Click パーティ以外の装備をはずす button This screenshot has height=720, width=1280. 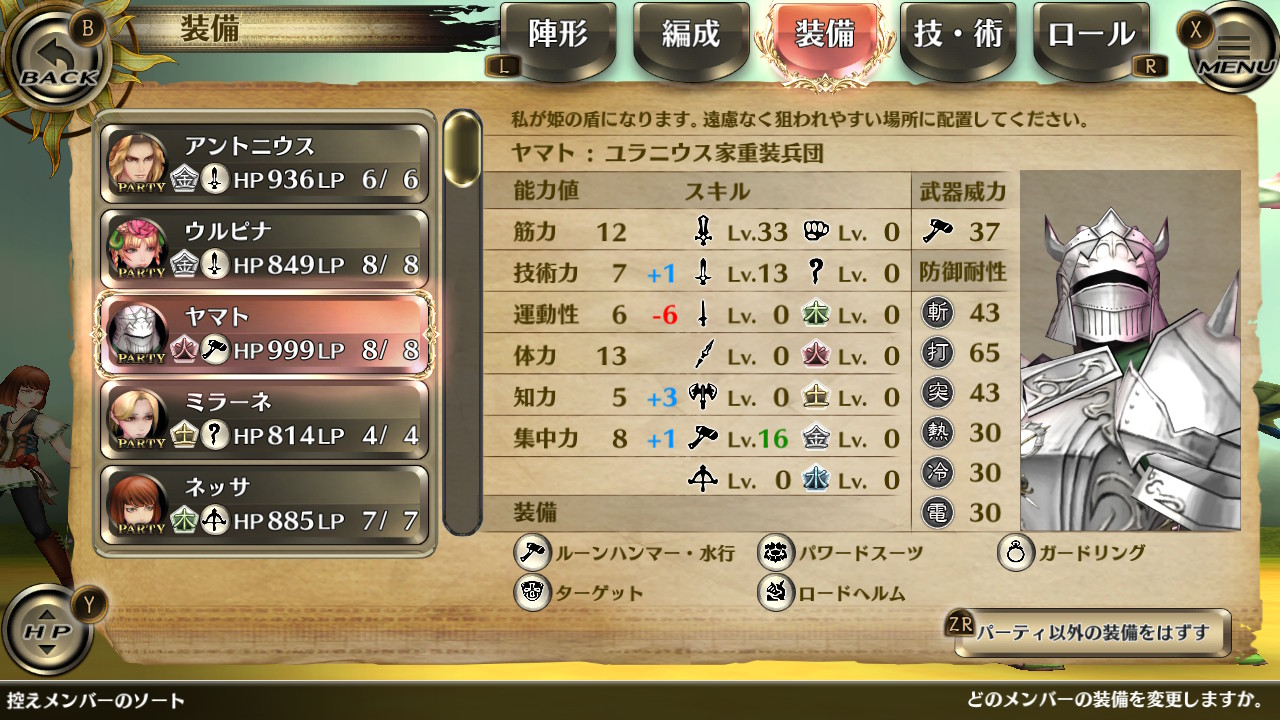(1091, 632)
